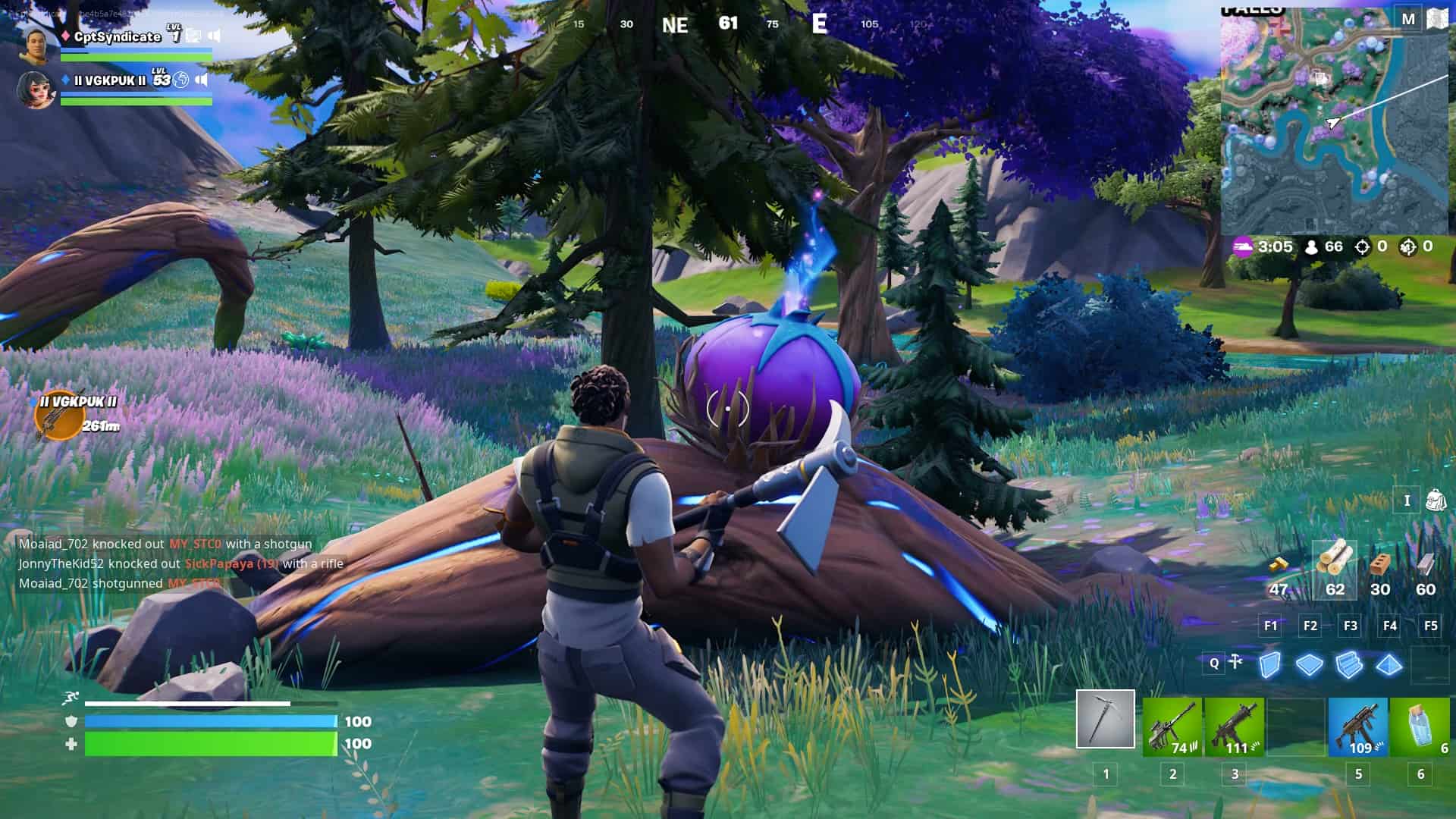Select the floor building piece icon
This screenshot has width=1456, height=819.
pyautogui.click(x=1309, y=664)
